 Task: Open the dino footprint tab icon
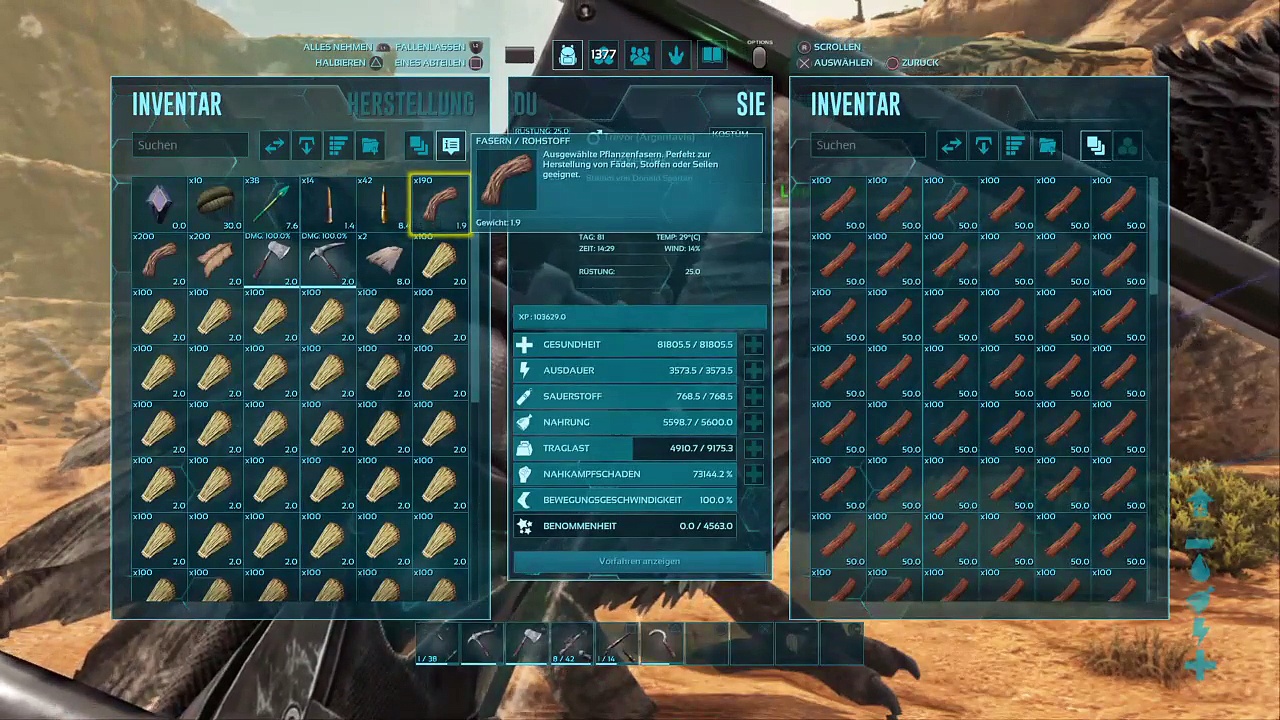676,56
